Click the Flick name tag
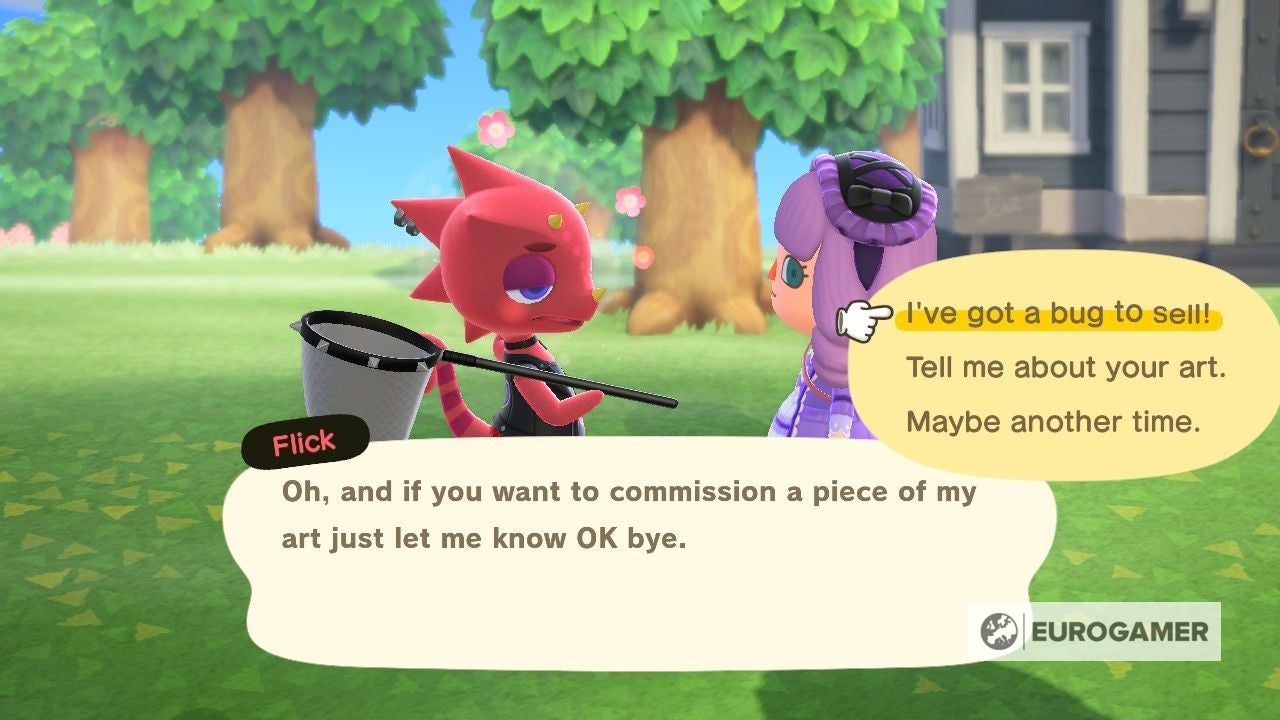 coord(302,440)
